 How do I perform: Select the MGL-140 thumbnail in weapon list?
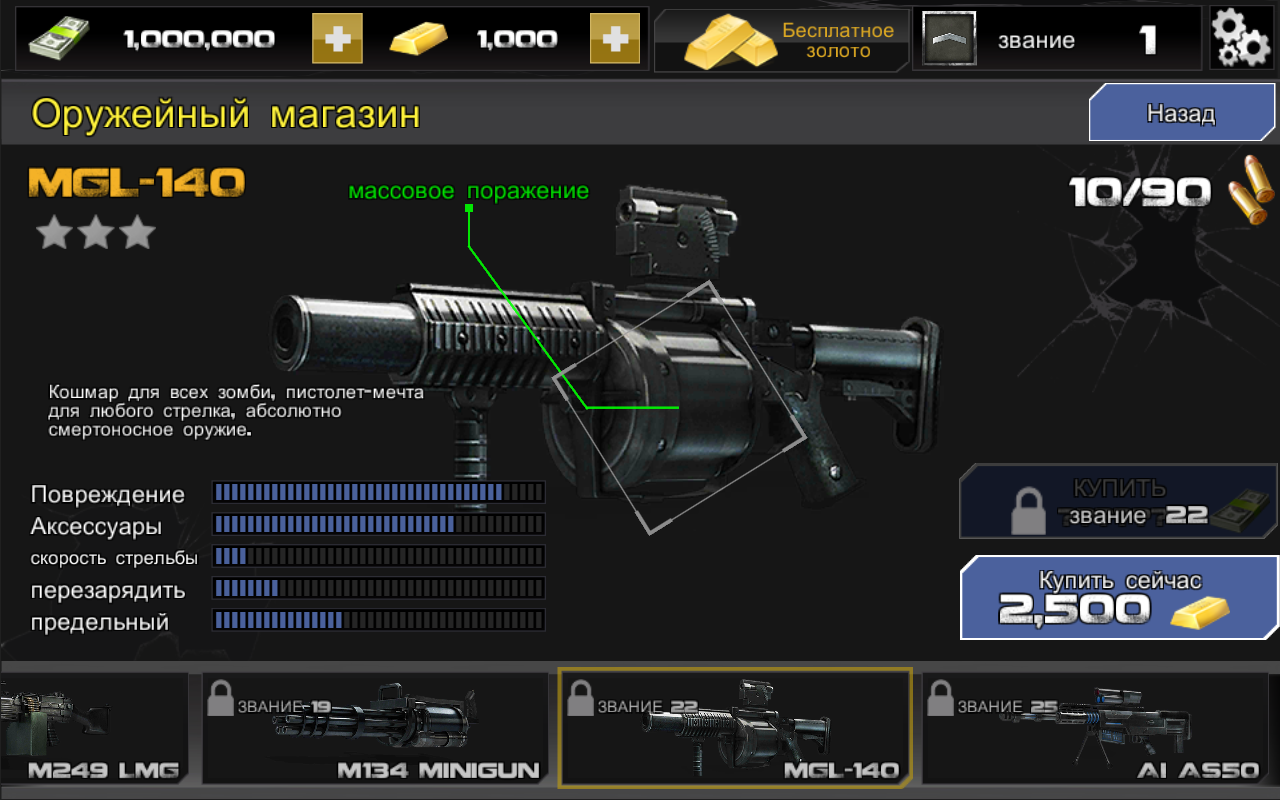[x=735, y=728]
